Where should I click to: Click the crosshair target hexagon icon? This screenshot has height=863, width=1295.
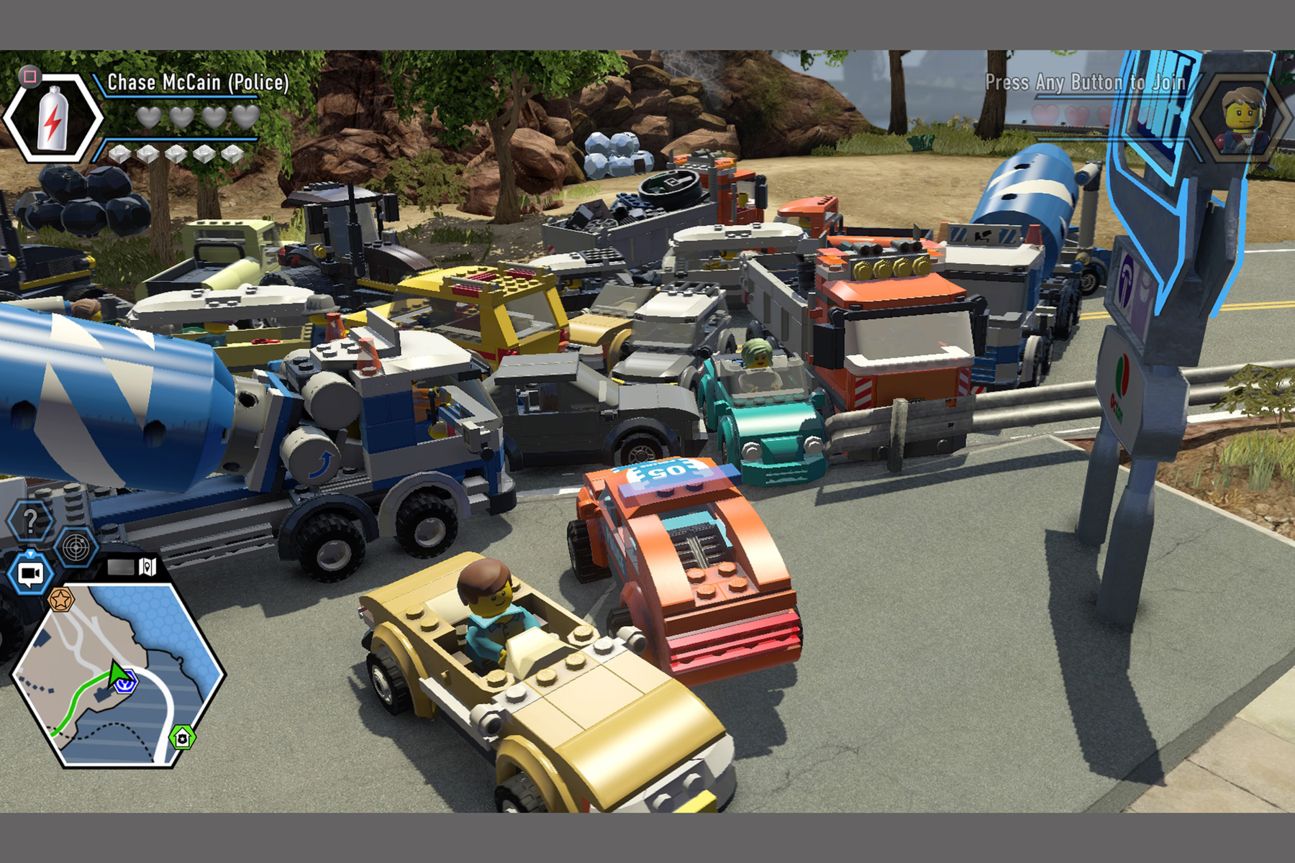coord(76,548)
